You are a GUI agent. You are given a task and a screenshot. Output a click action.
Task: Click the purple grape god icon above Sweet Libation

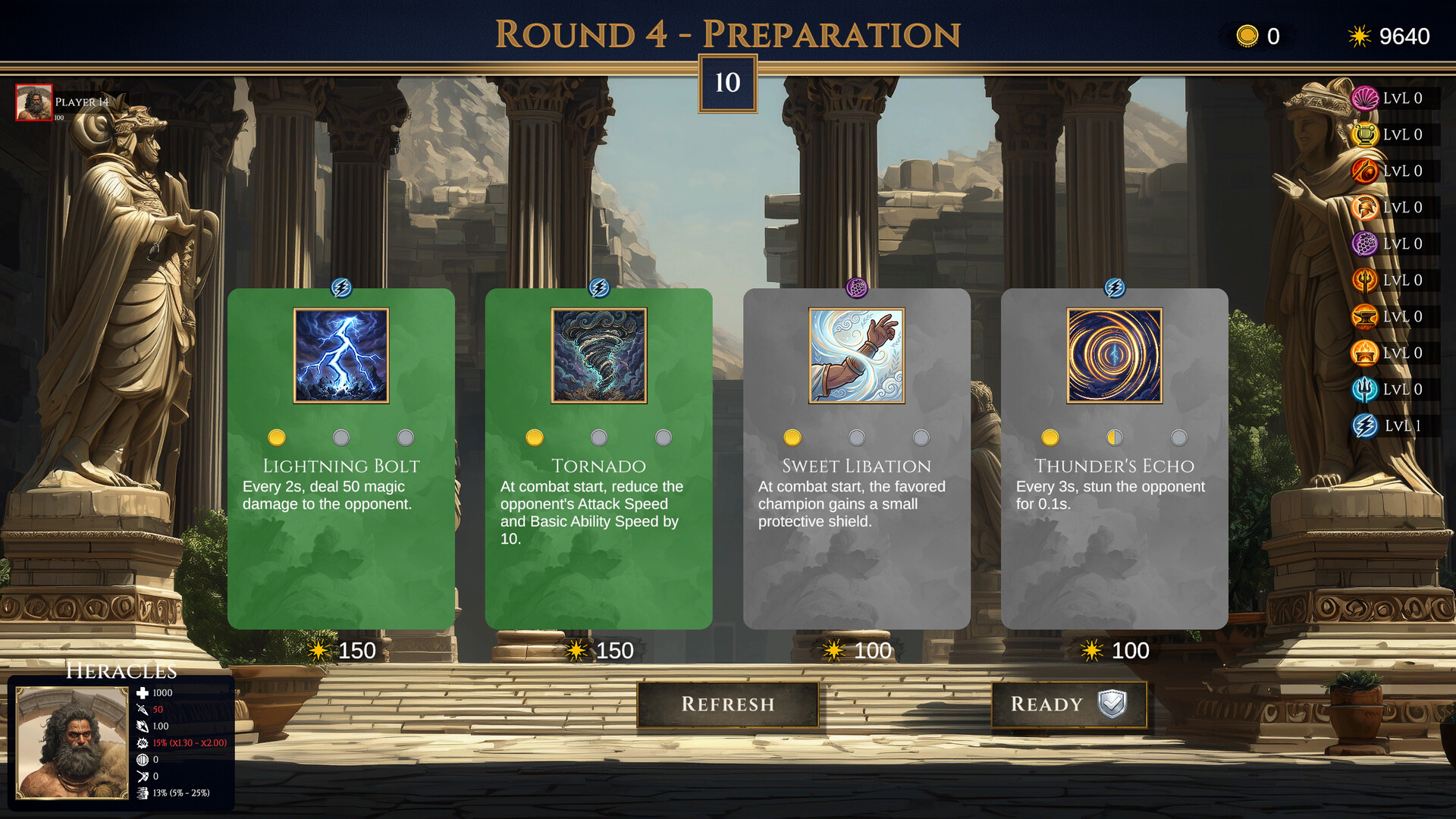857,287
